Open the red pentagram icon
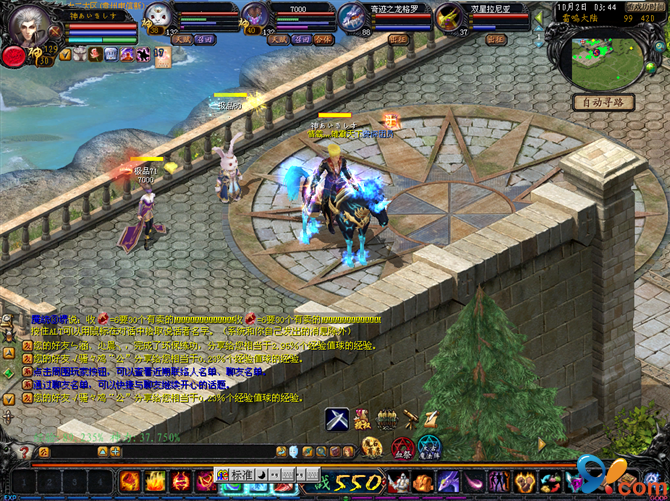The image size is (670, 501). (x=402, y=447)
